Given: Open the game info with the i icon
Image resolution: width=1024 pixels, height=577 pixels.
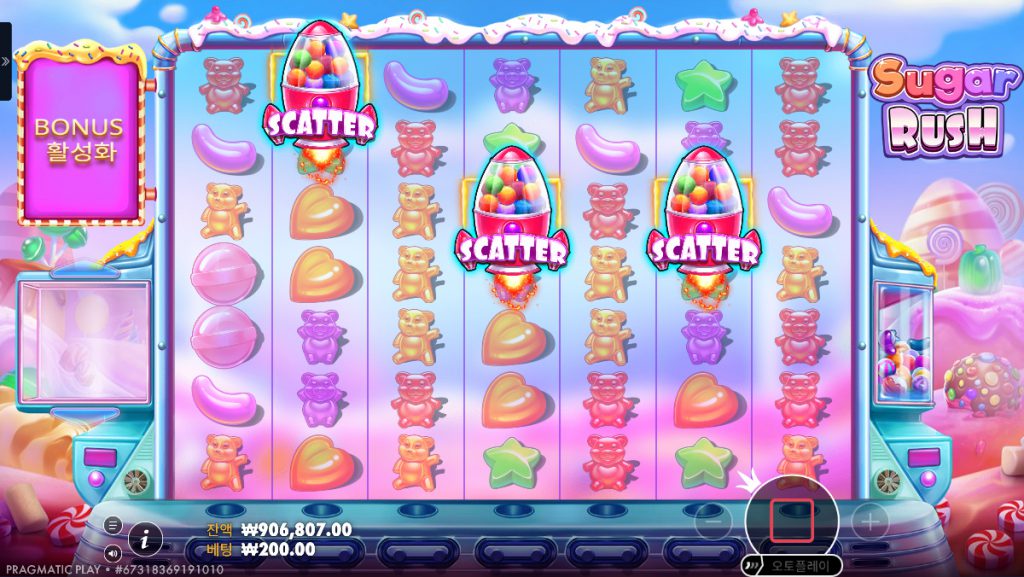Looking at the screenshot, I should click(145, 539).
